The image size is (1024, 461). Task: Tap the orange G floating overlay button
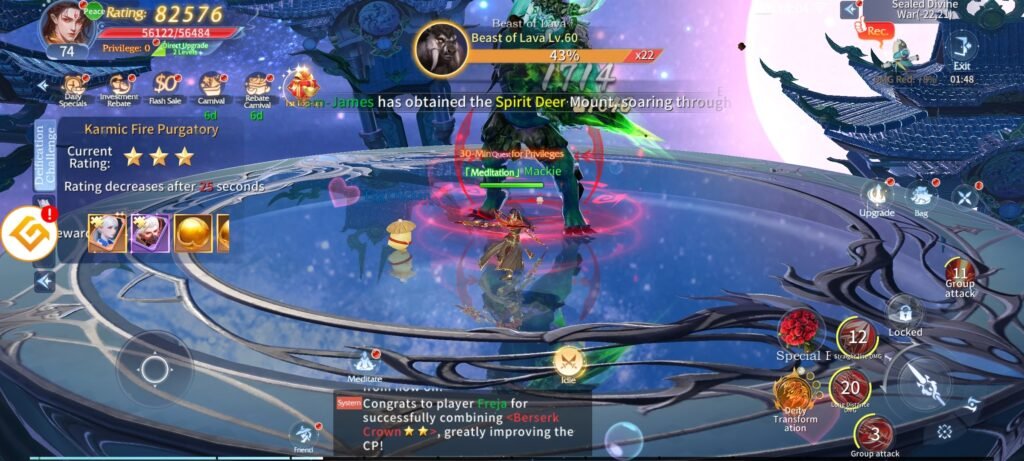click(x=28, y=236)
